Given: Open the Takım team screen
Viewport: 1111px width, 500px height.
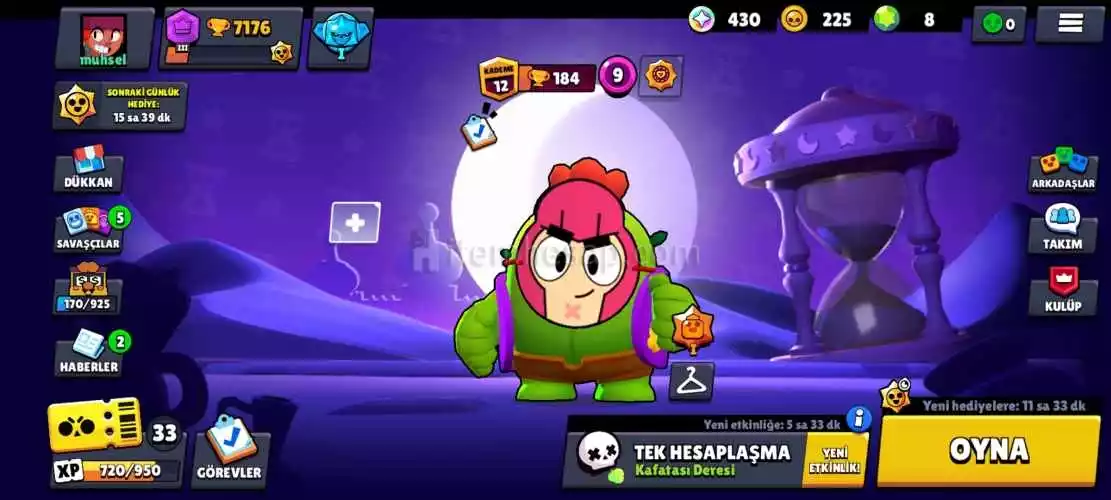Looking at the screenshot, I should tap(1063, 230).
